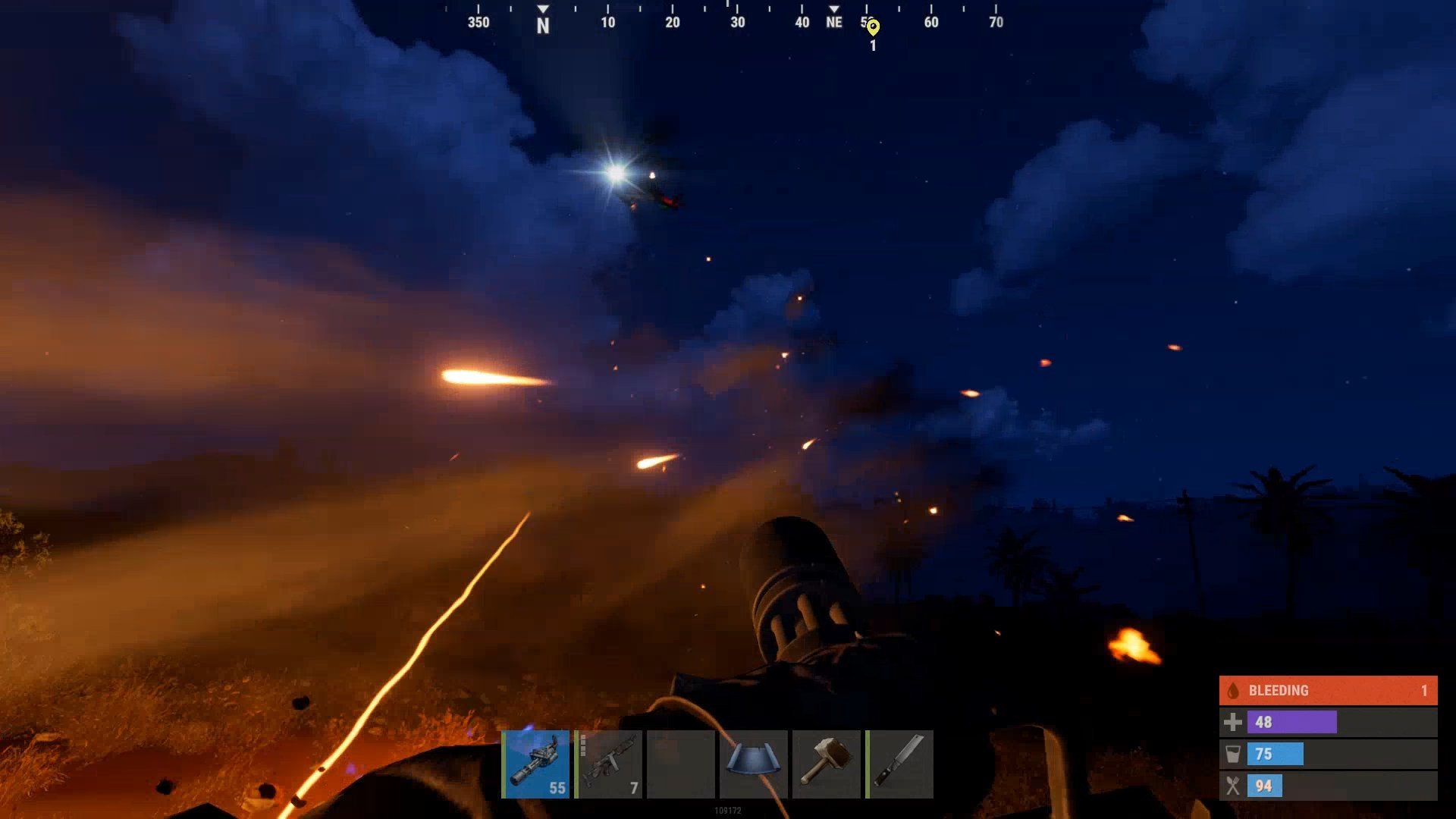Choose the blue building plan slot
Image resolution: width=1456 pixels, height=819 pixels.
(753, 764)
